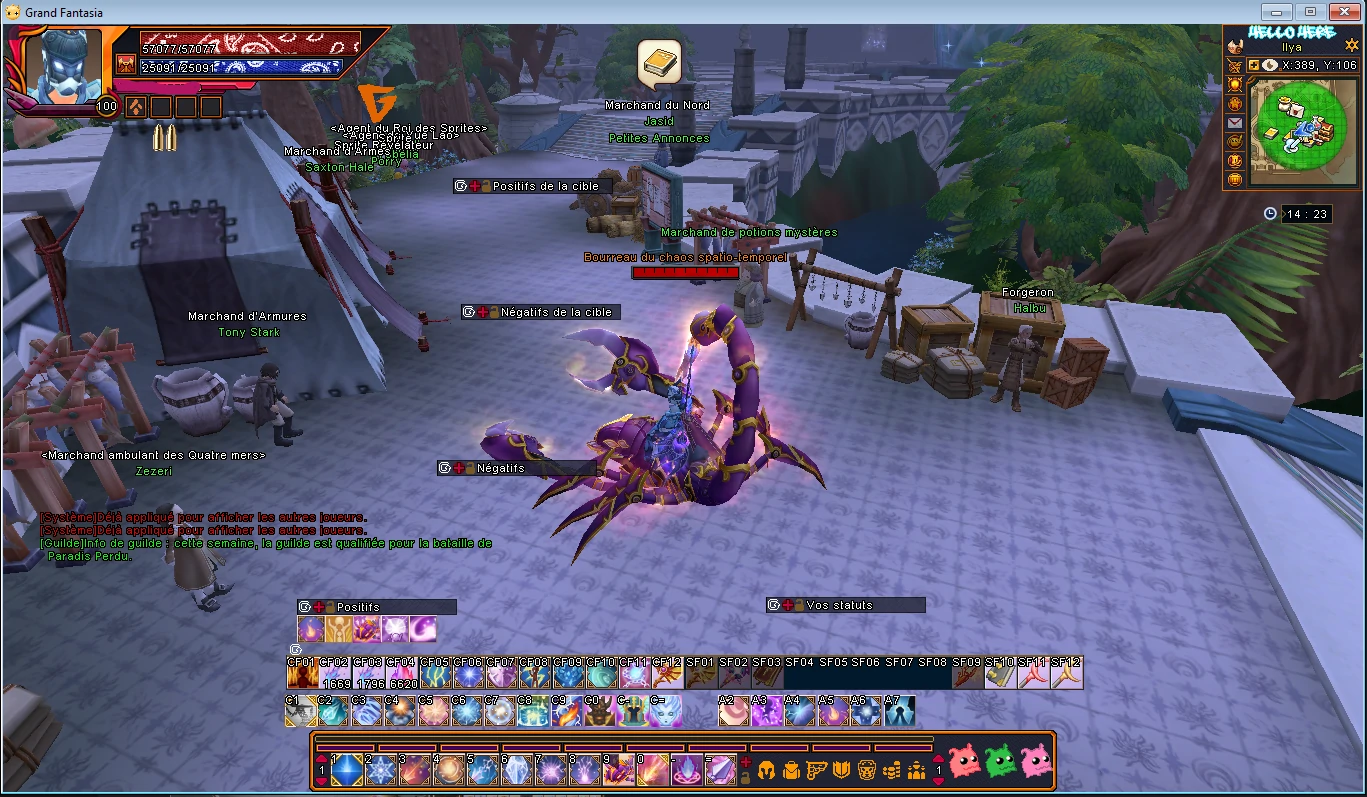Screen dimensions: 1367x797
Task: Click the gold coin stack menu icon
Action: (x=892, y=769)
